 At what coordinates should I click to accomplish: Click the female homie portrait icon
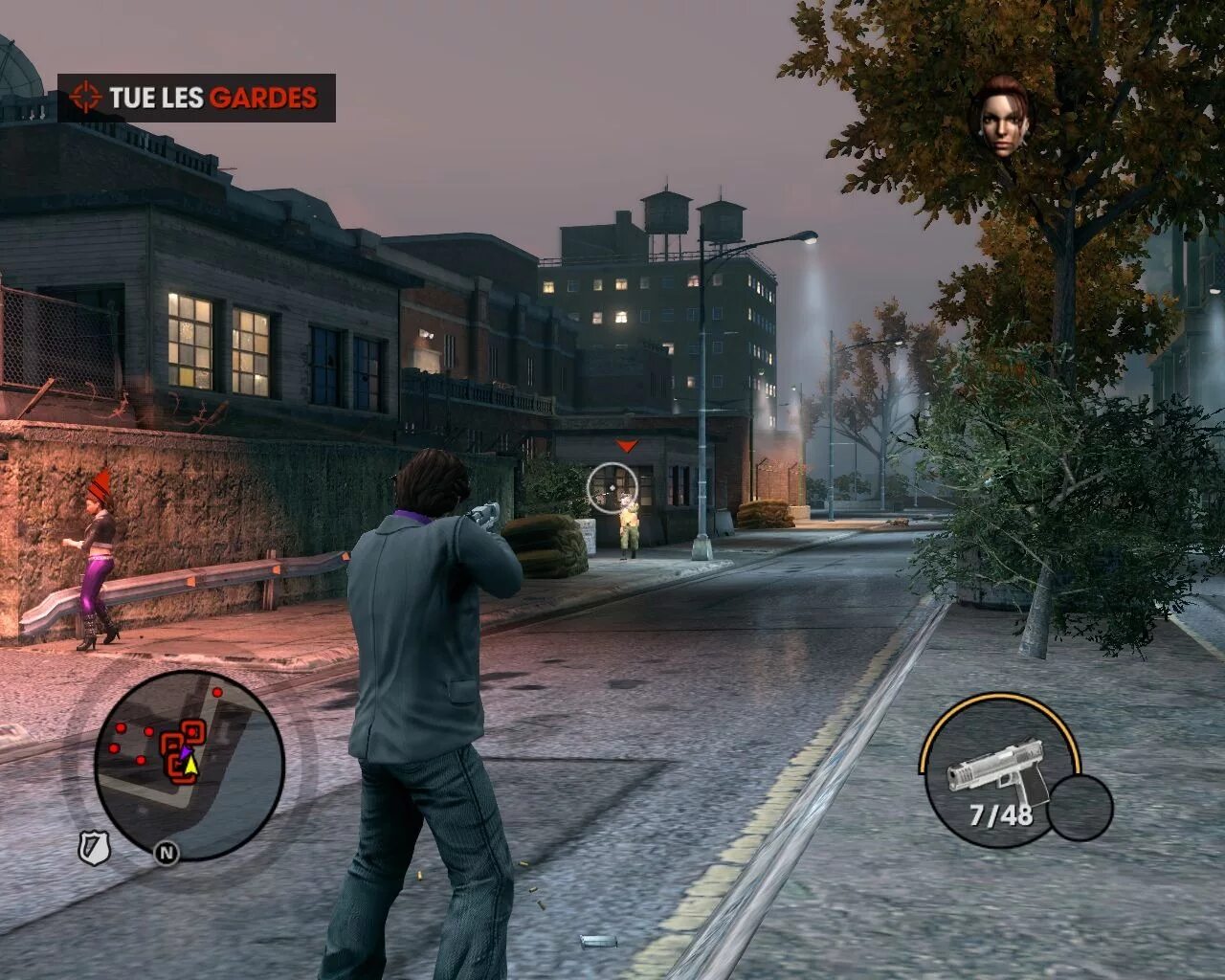coord(1001,117)
